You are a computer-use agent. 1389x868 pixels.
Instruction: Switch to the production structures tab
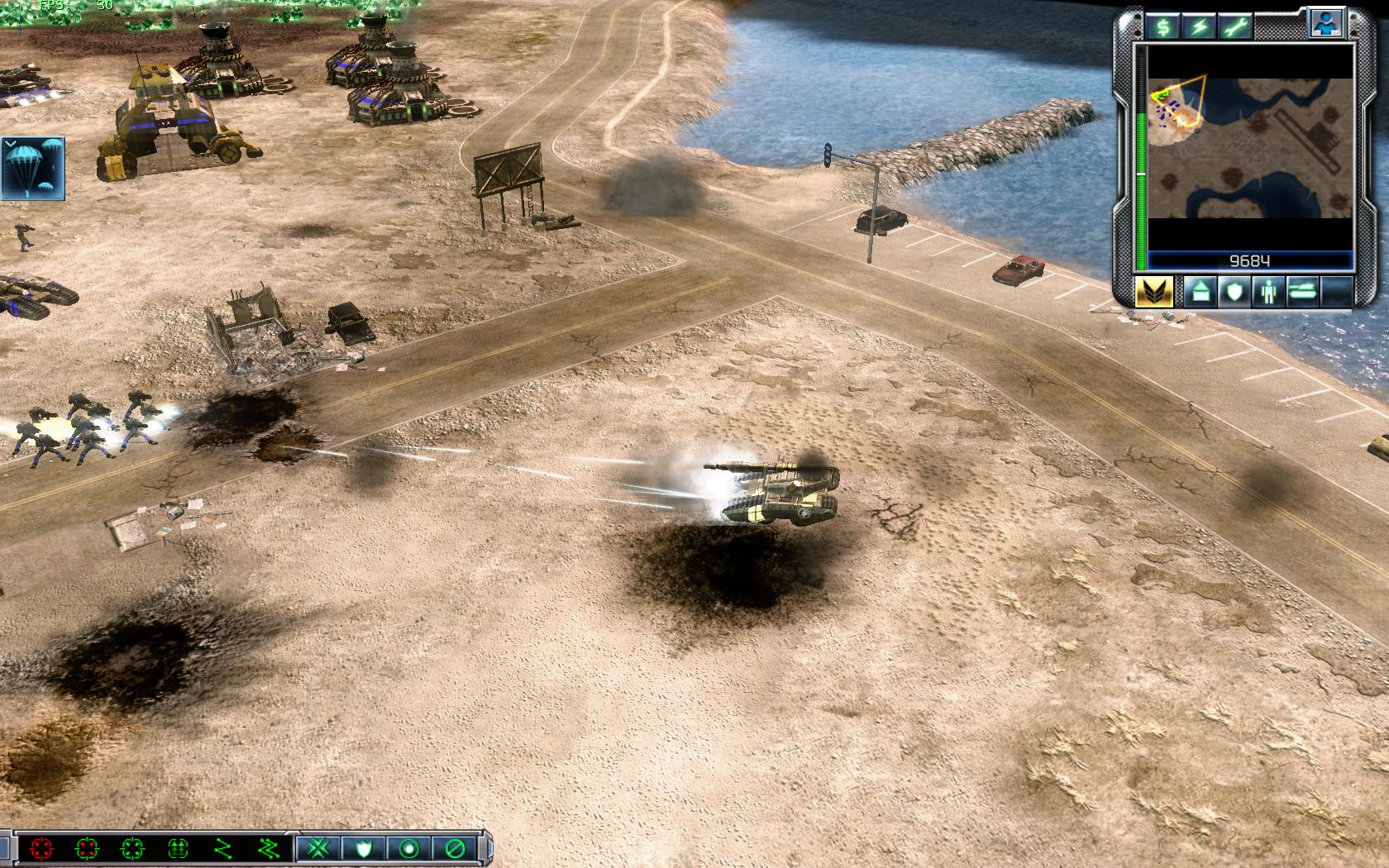[1200, 292]
